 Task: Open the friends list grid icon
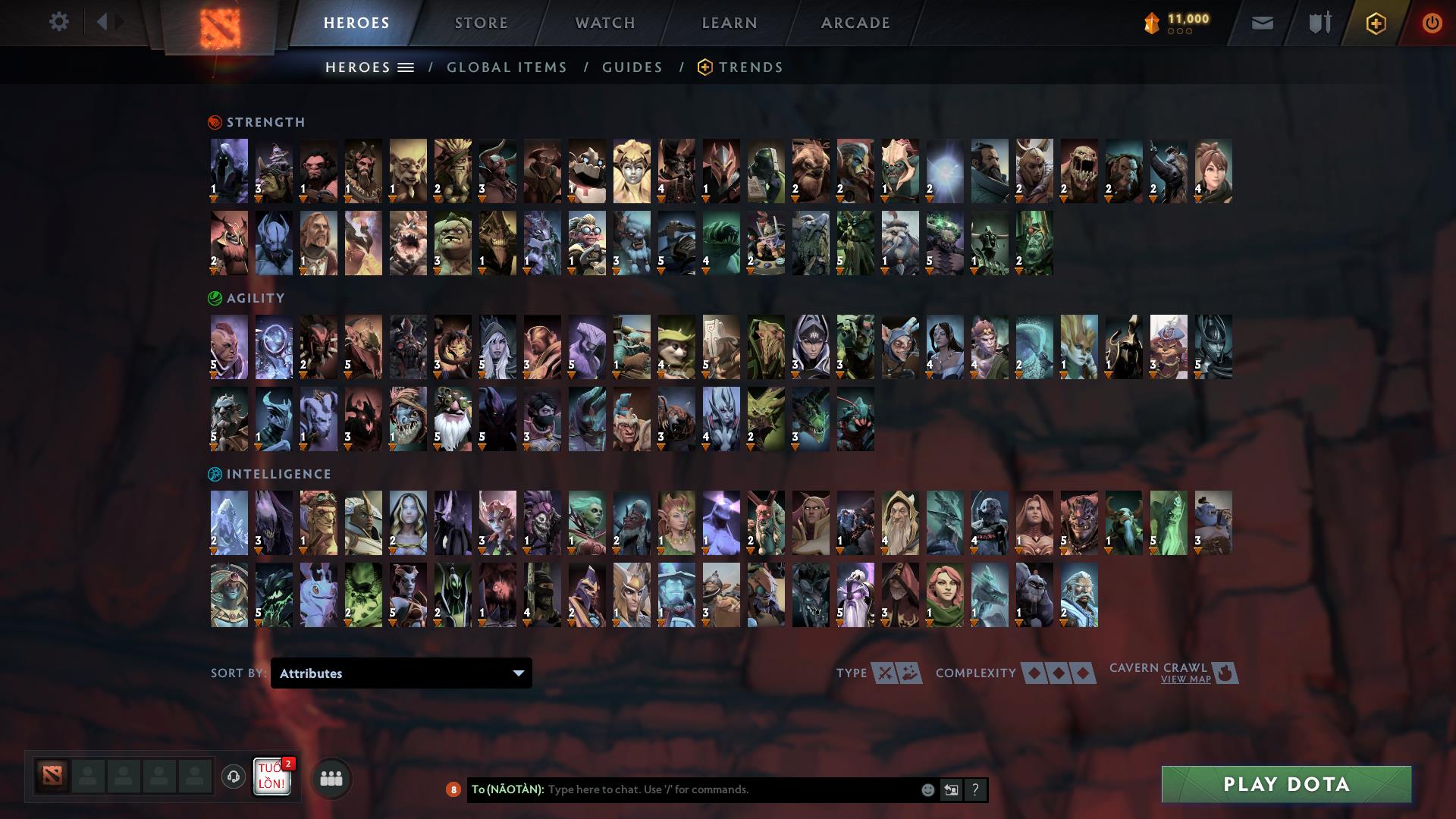[330, 777]
